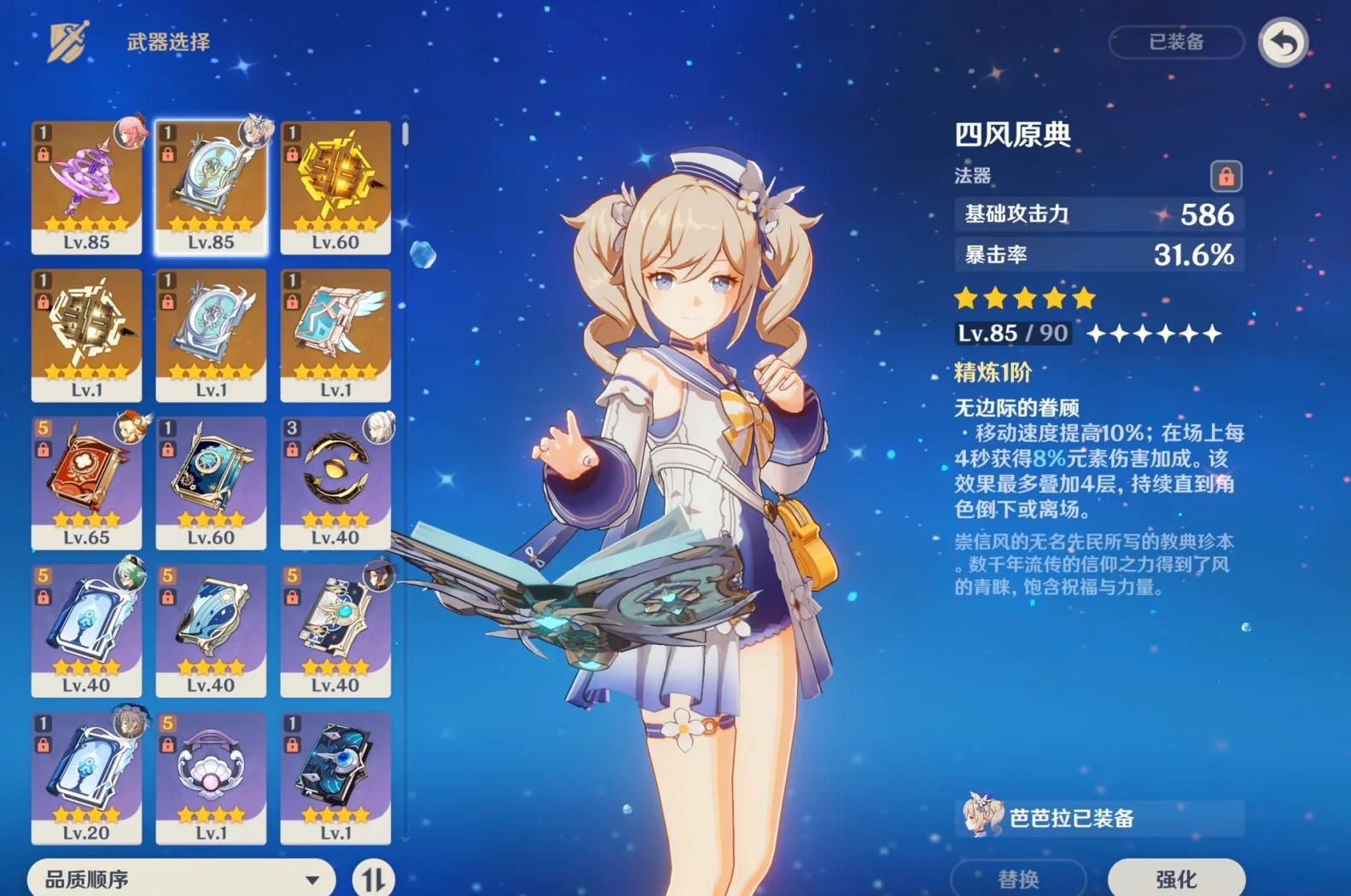Choose the winged Skyward Atlas at Lv.1
The image size is (1351, 896).
[335, 335]
